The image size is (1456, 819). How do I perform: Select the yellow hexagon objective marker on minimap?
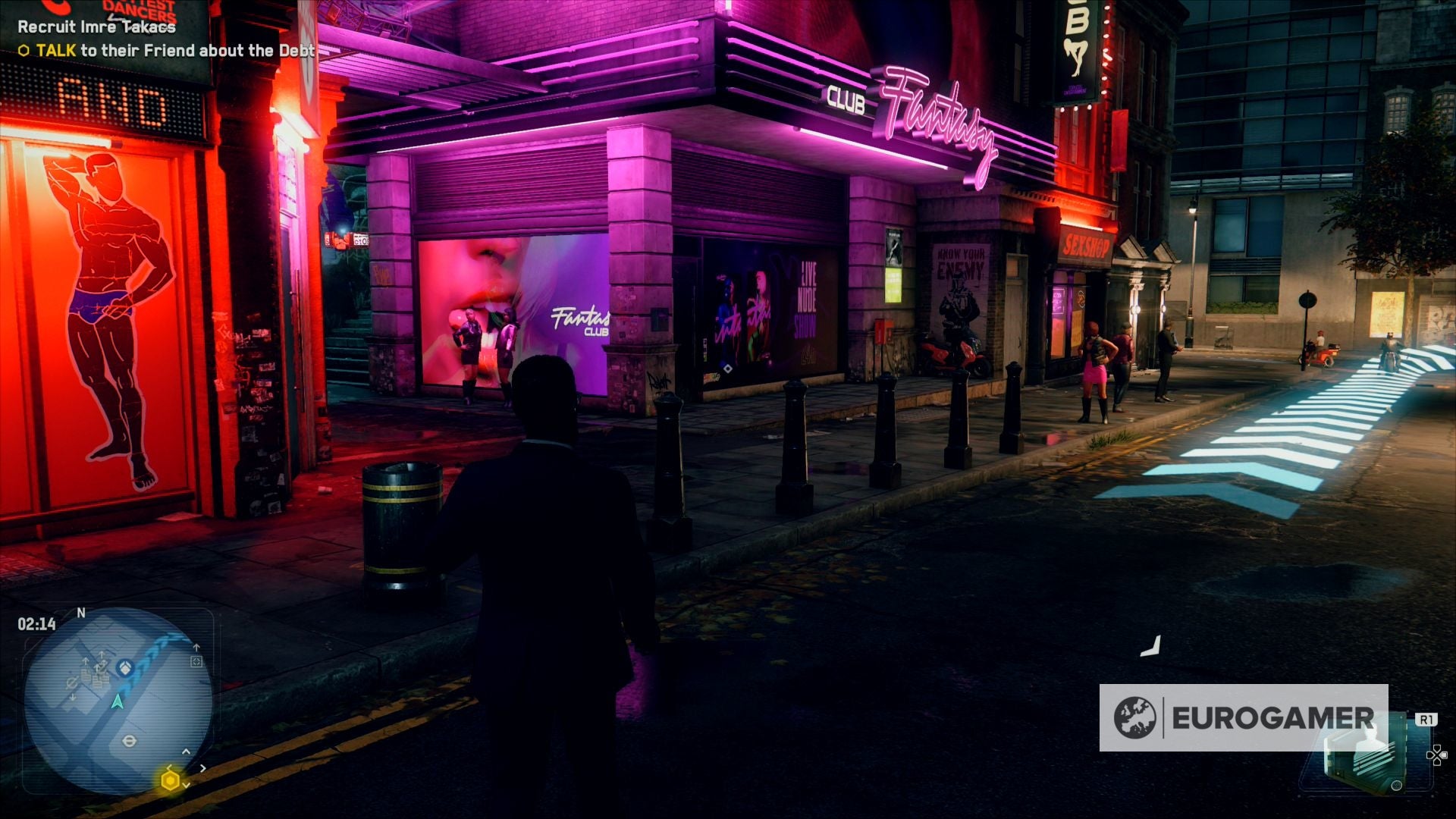click(171, 780)
